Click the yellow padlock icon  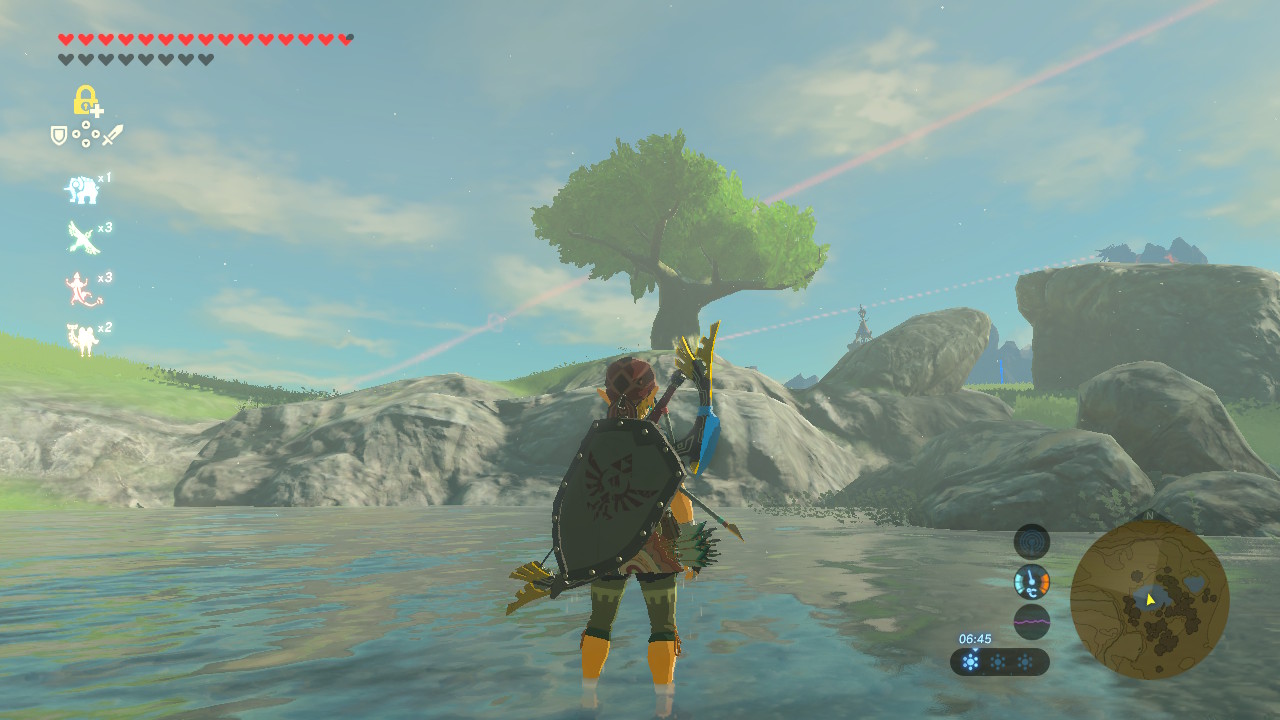tap(86, 100)
